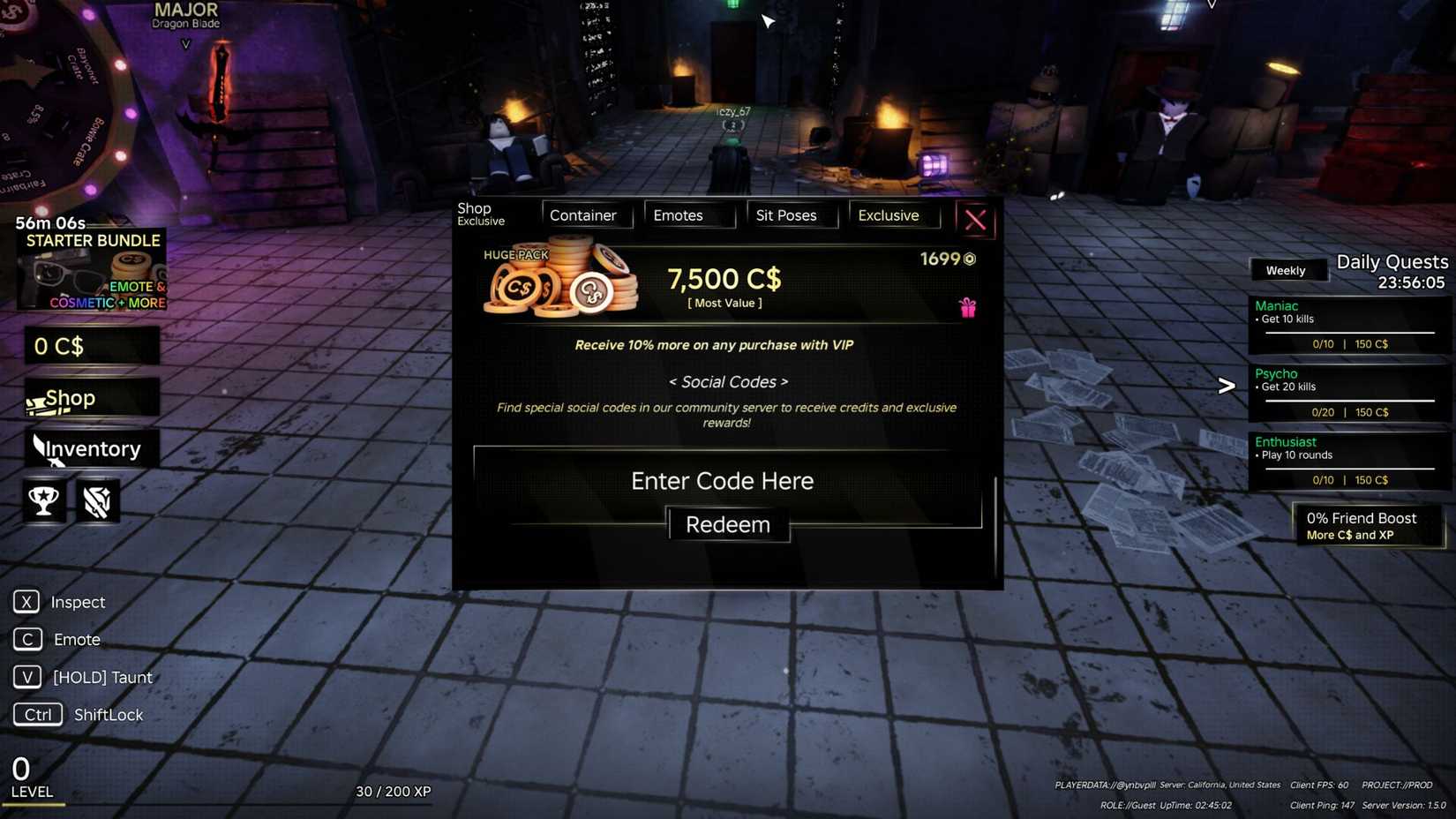Open the pink gift icon in the shop

(x=968, y=307)
